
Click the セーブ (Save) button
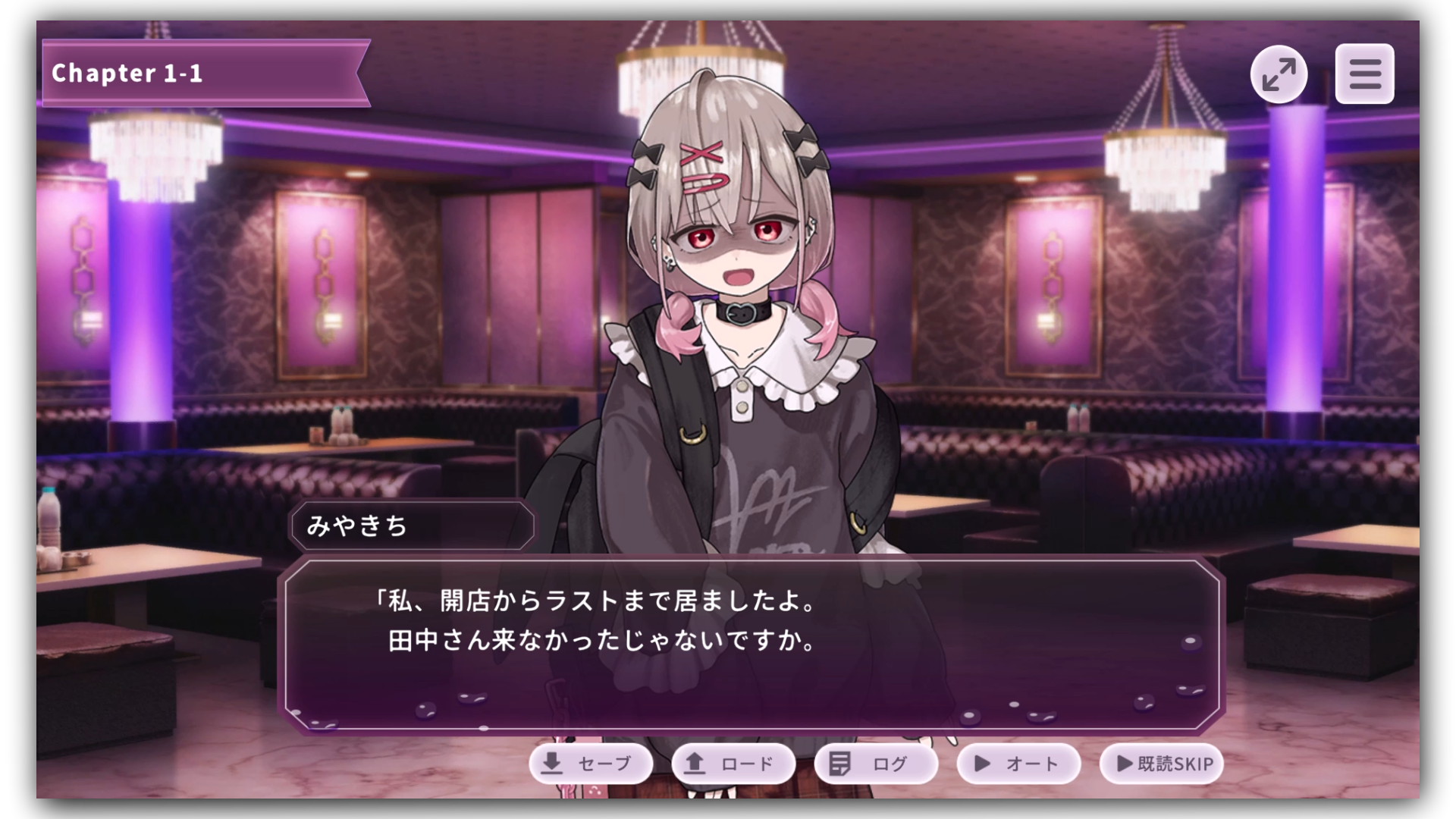tap(591, 763)
